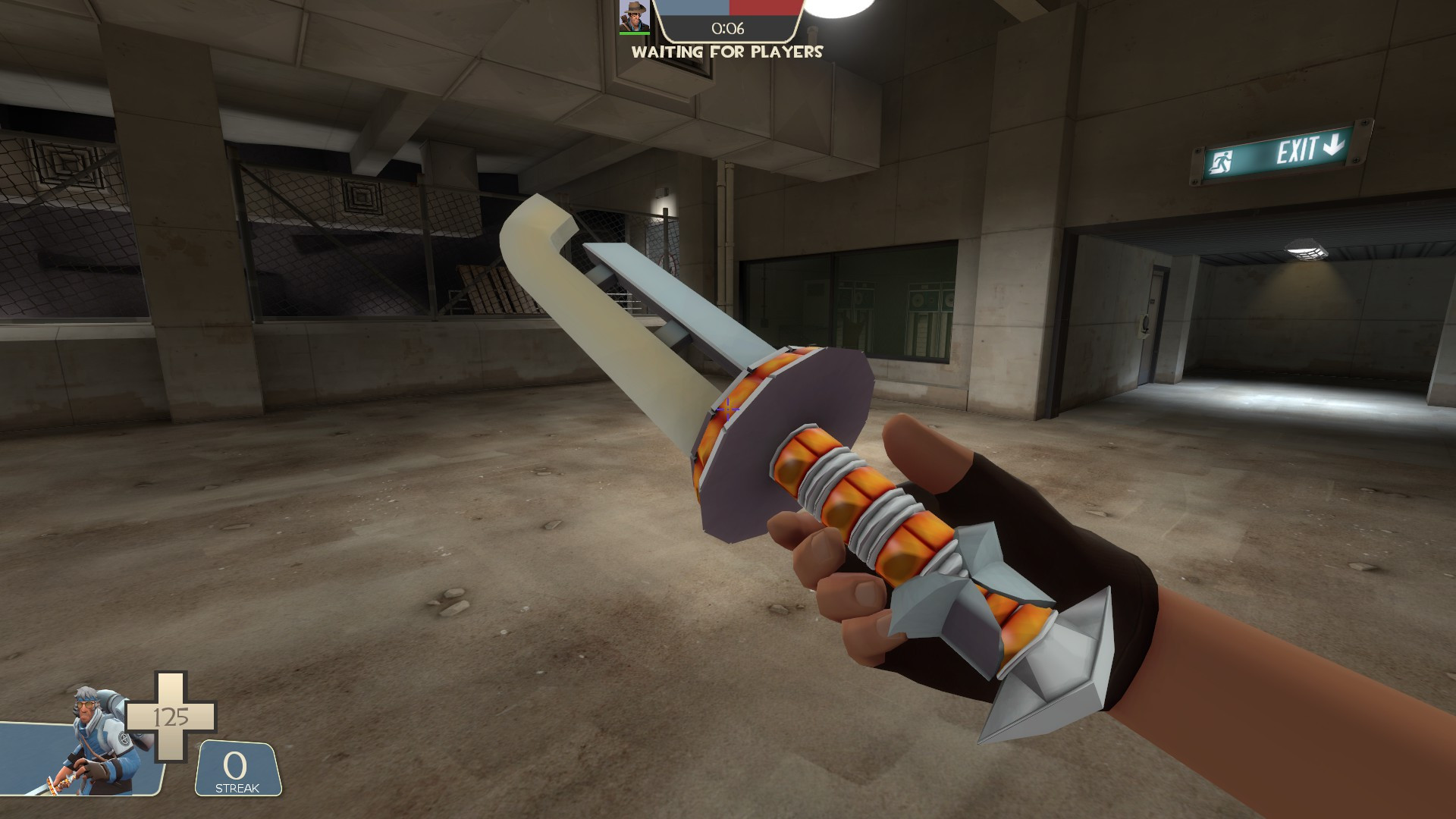
Task: Click the STREAK label text
Action: (237, 789)
